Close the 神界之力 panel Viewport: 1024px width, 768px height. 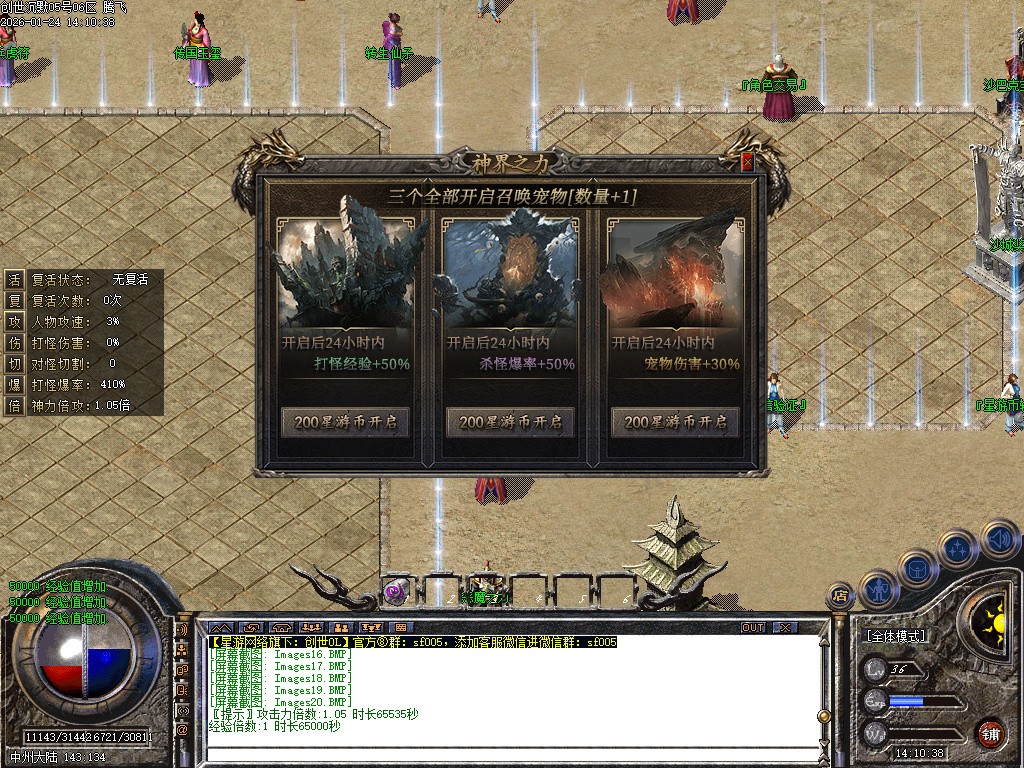[x=747, y=162]
